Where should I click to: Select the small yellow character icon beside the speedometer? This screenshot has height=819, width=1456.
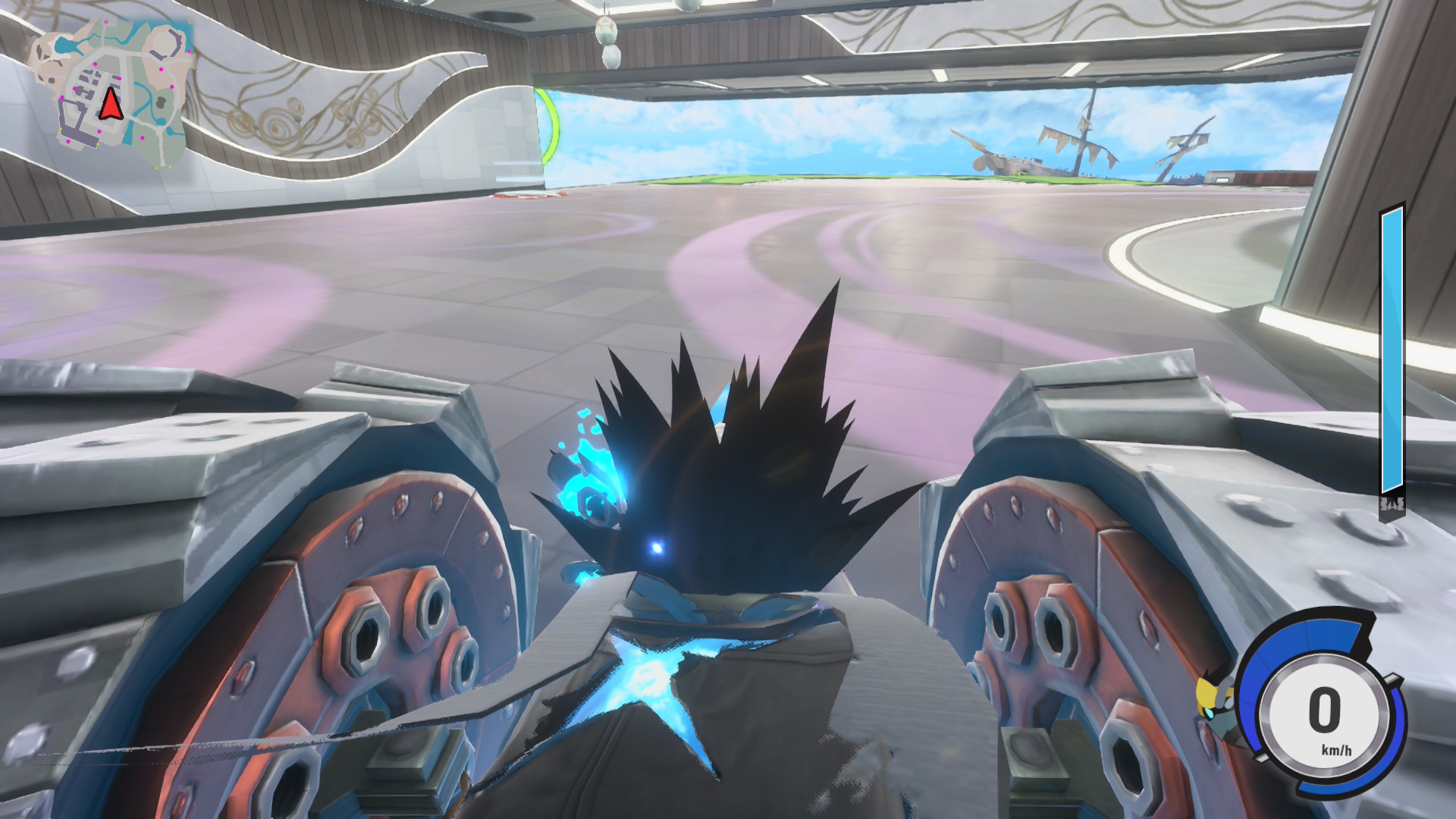pos(1208,695)
